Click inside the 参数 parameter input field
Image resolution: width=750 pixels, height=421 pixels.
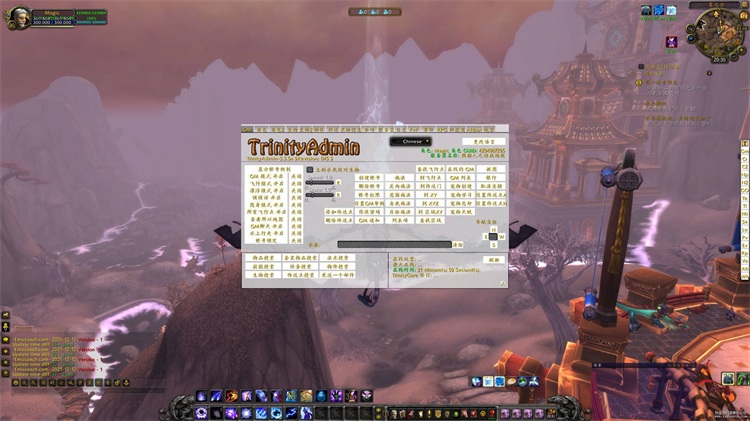point(393,244)
